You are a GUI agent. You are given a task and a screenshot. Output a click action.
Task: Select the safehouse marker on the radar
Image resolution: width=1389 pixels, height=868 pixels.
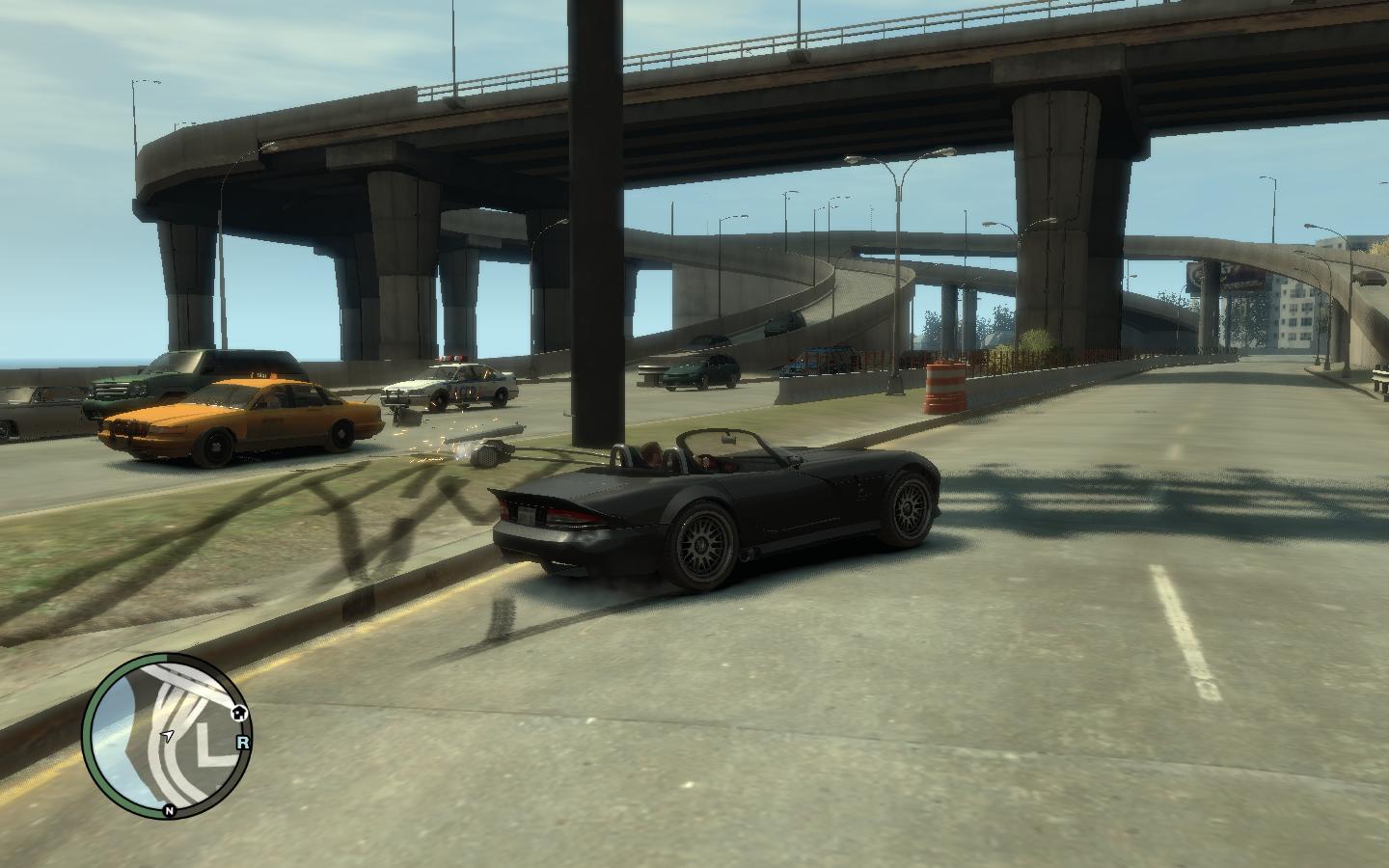point(239,712)
